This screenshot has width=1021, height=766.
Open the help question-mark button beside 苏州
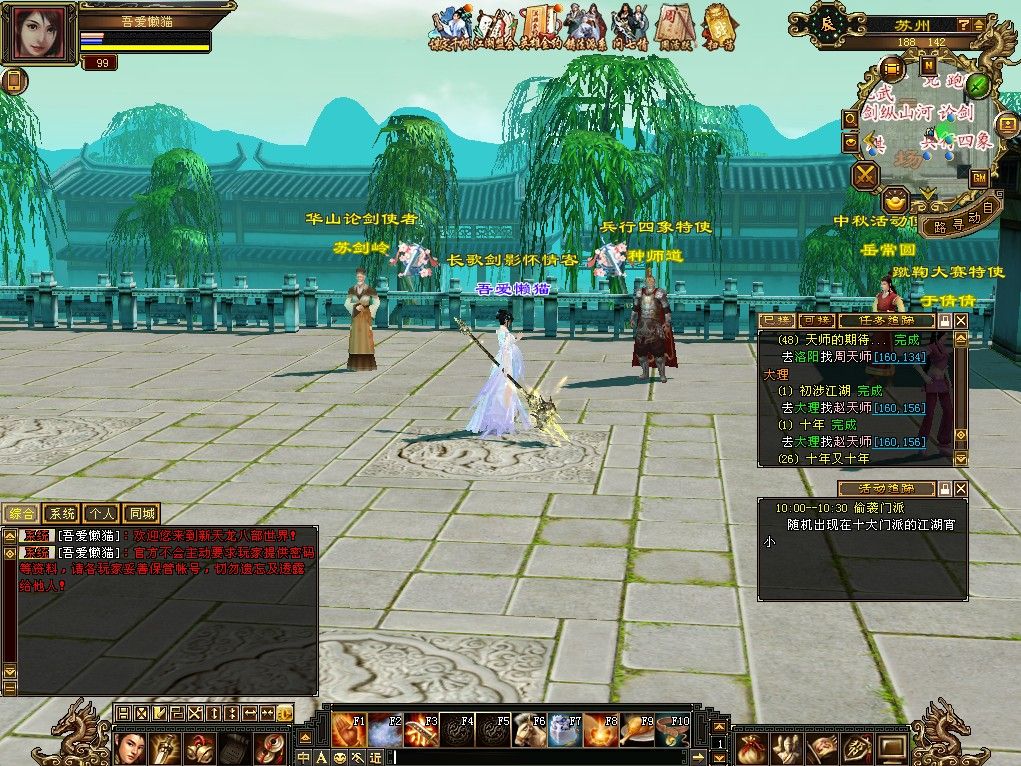[962, 24]
